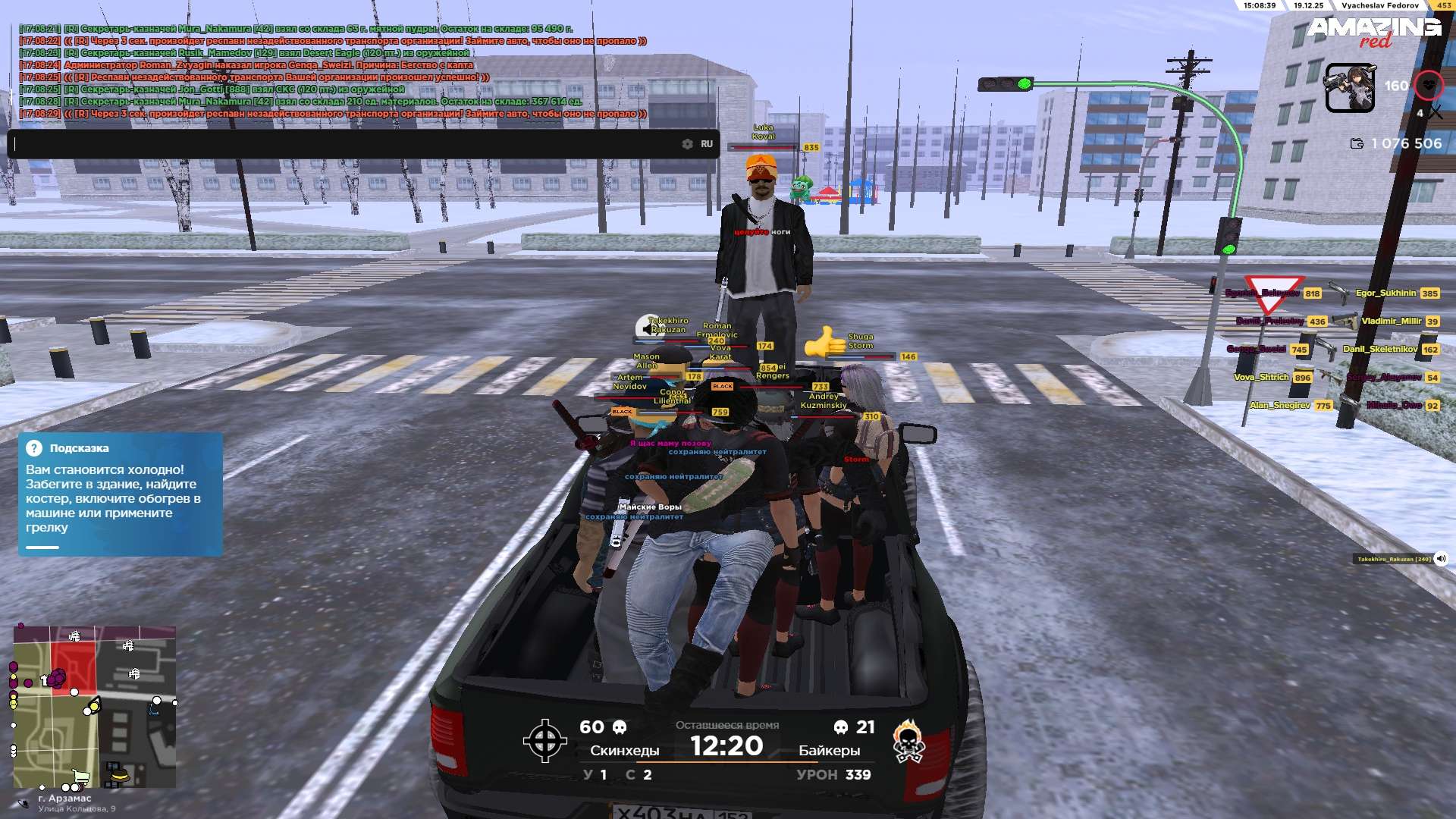Click the Amazing red server logo

pyautogui.click(x=1373, y=32)
